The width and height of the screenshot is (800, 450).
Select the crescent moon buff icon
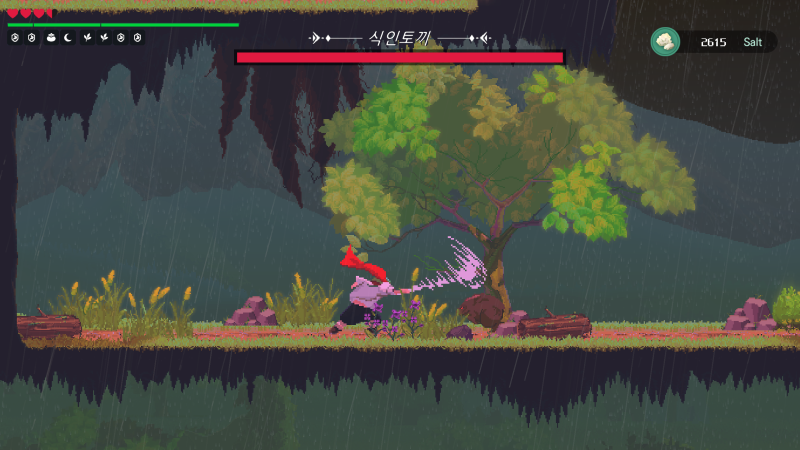pyautogui.click(x=68, y=38)
